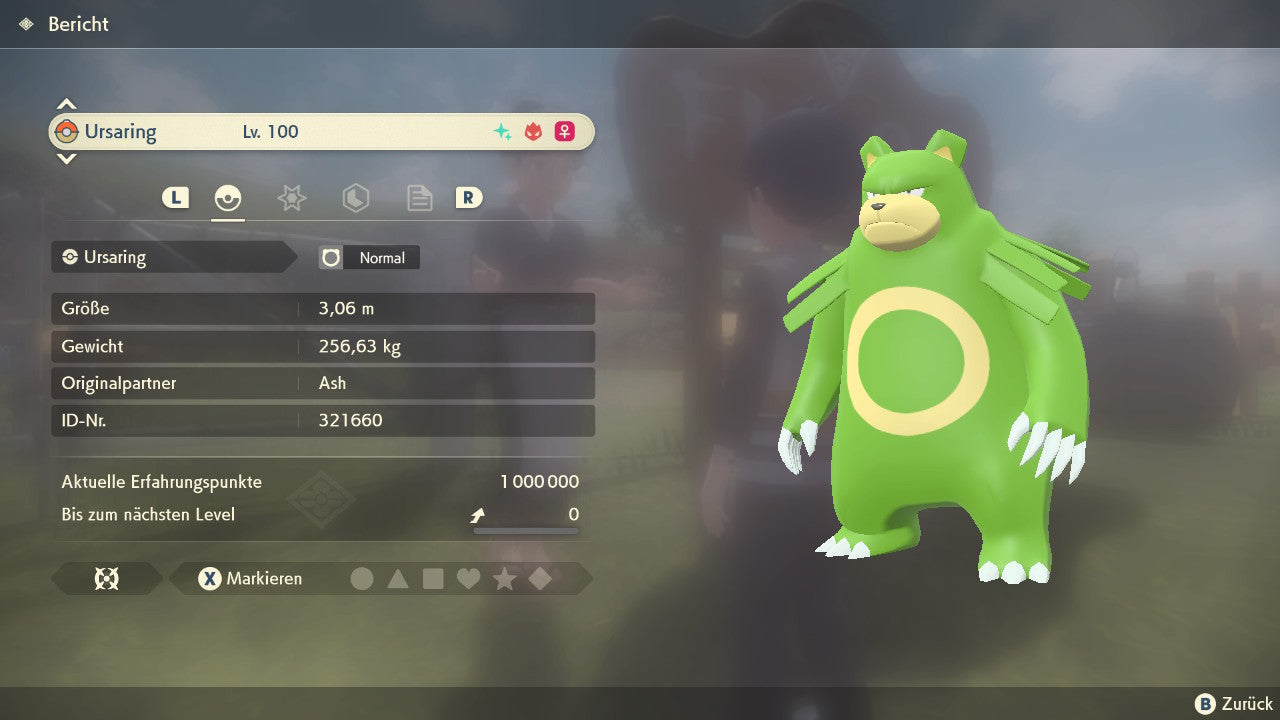The width and height of the screenshot is (1280, 720).
Task: Click the up arrow above Ursaring's name
Action: [x=66, y=104]
